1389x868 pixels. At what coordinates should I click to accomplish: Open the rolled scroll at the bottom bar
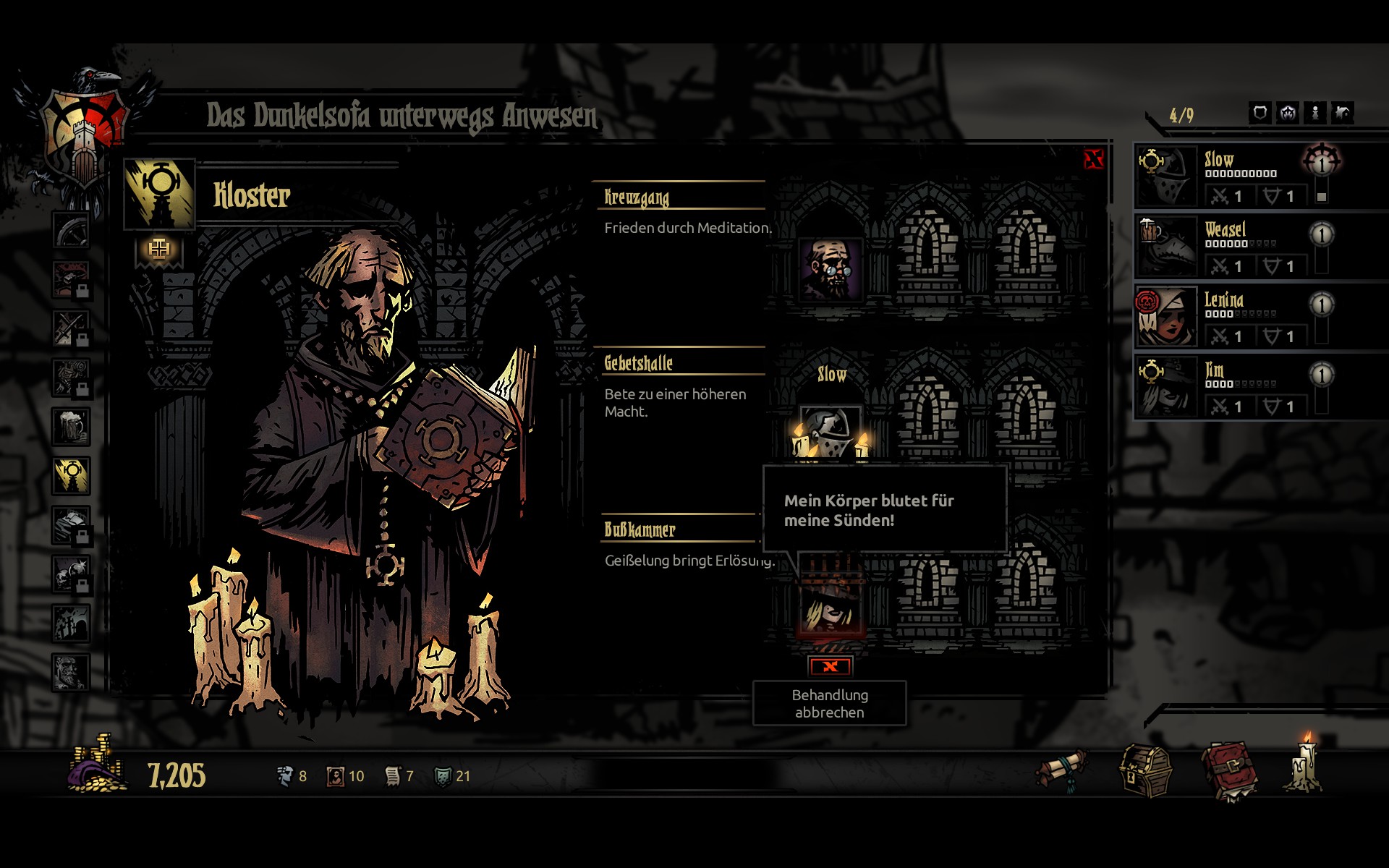pyautogui.click(x=1062, y=770)
